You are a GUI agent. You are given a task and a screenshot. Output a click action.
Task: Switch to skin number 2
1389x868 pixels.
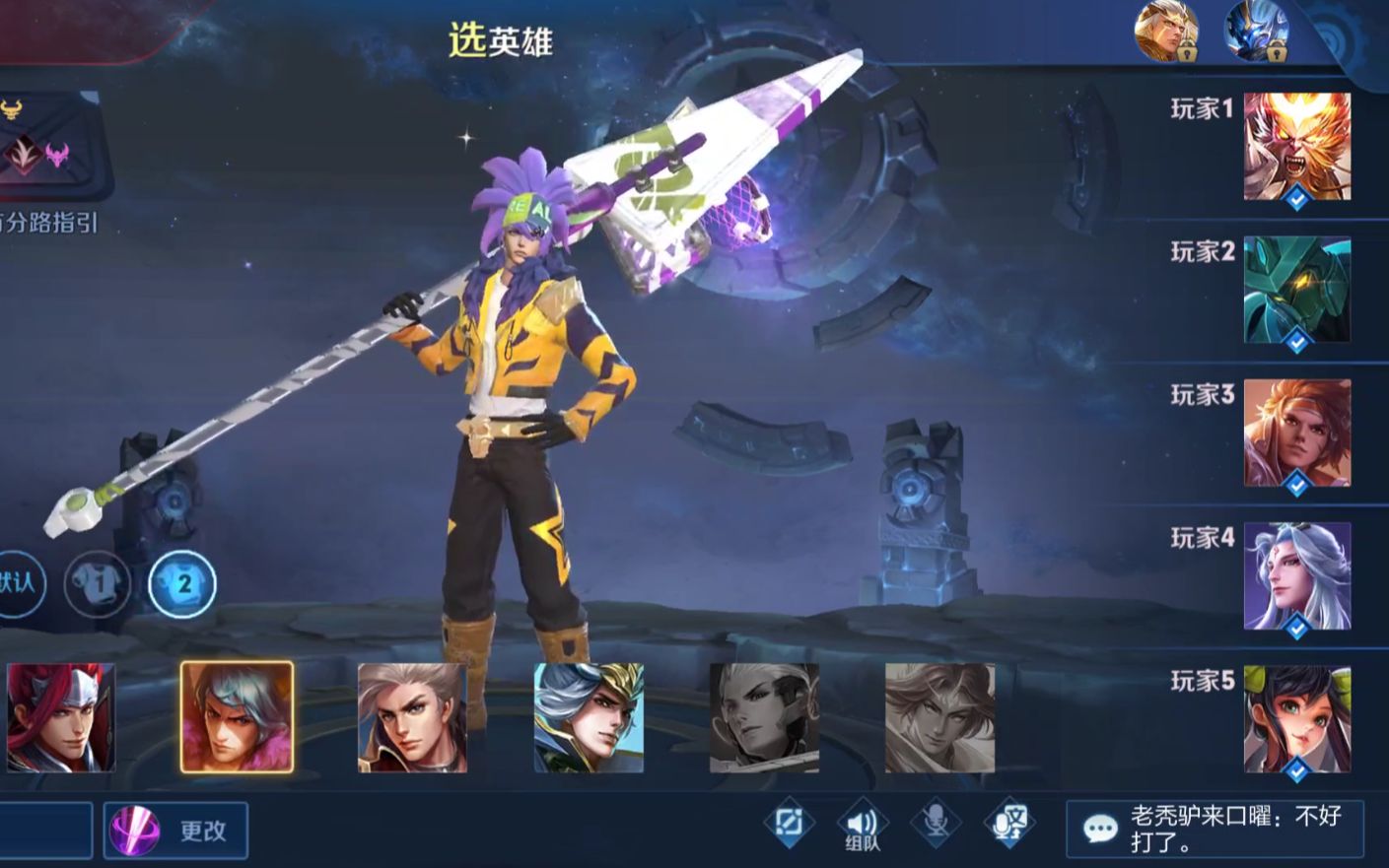[182, 583]
